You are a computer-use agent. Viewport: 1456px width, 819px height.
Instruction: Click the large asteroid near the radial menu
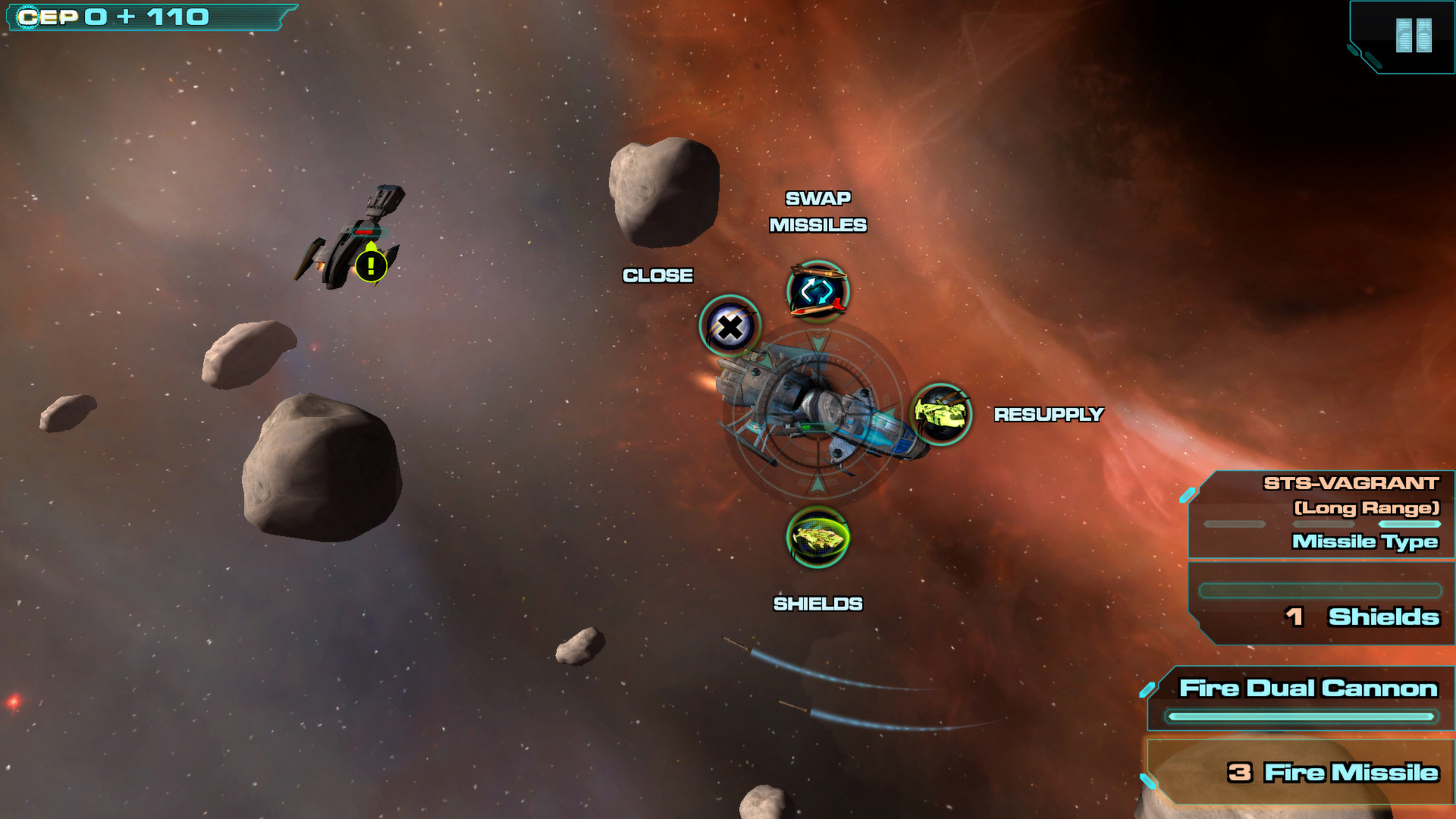point(664,193)
